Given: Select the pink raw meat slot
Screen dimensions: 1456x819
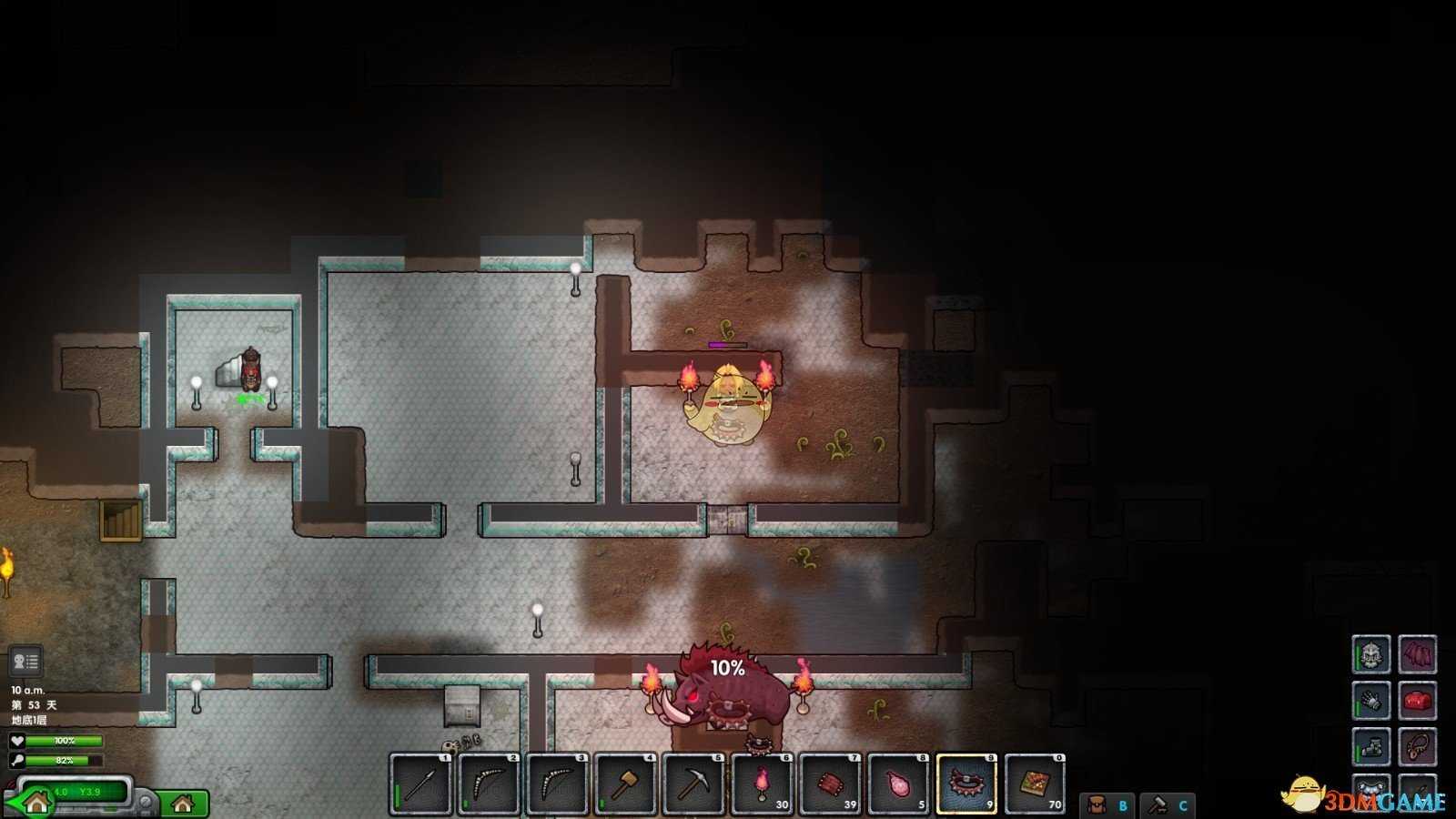Looking at the screenshot, I should pyautogui.click(x=898, y=784).
